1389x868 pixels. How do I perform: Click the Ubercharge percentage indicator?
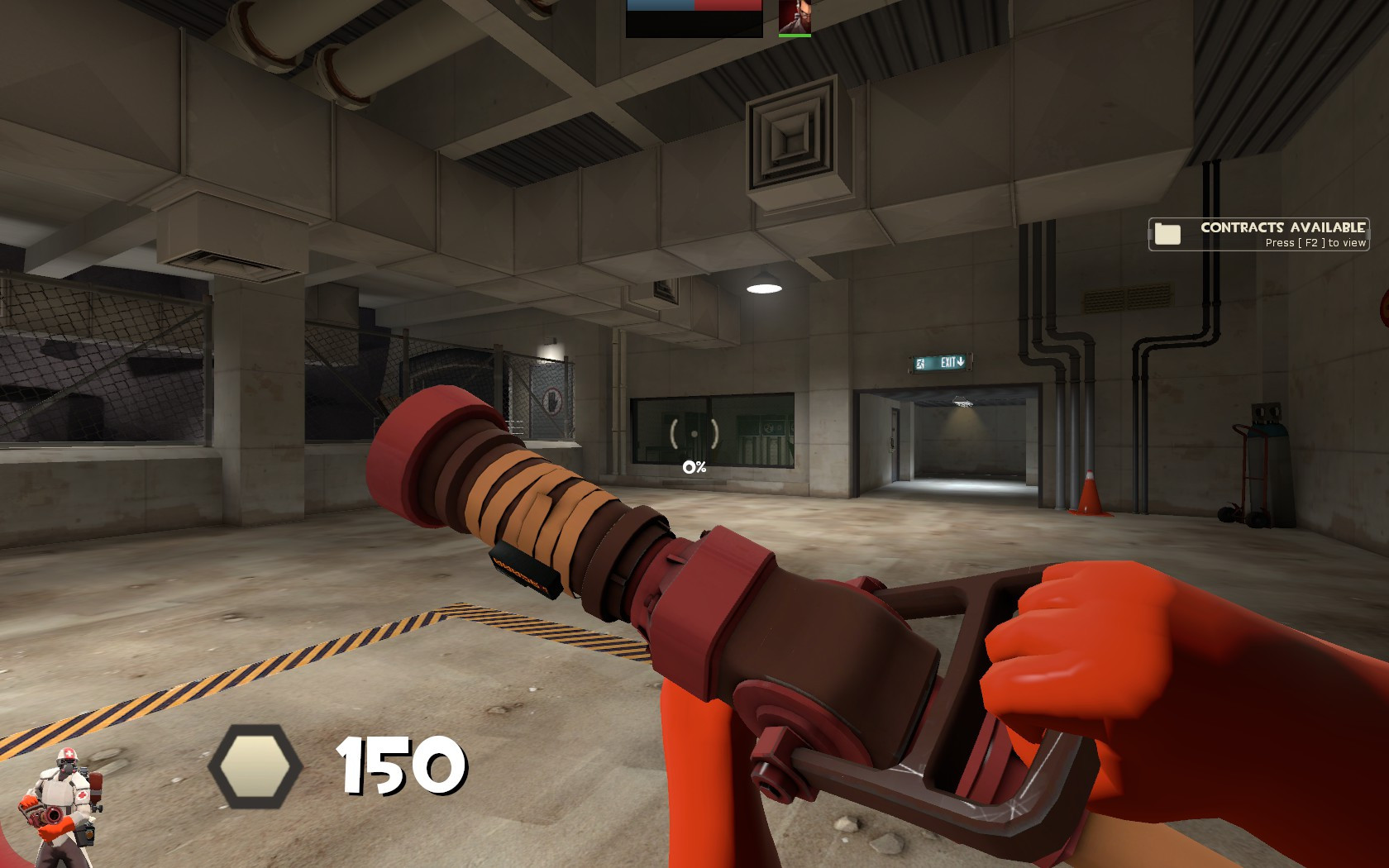pyautogui.click(x=694, y=466)
